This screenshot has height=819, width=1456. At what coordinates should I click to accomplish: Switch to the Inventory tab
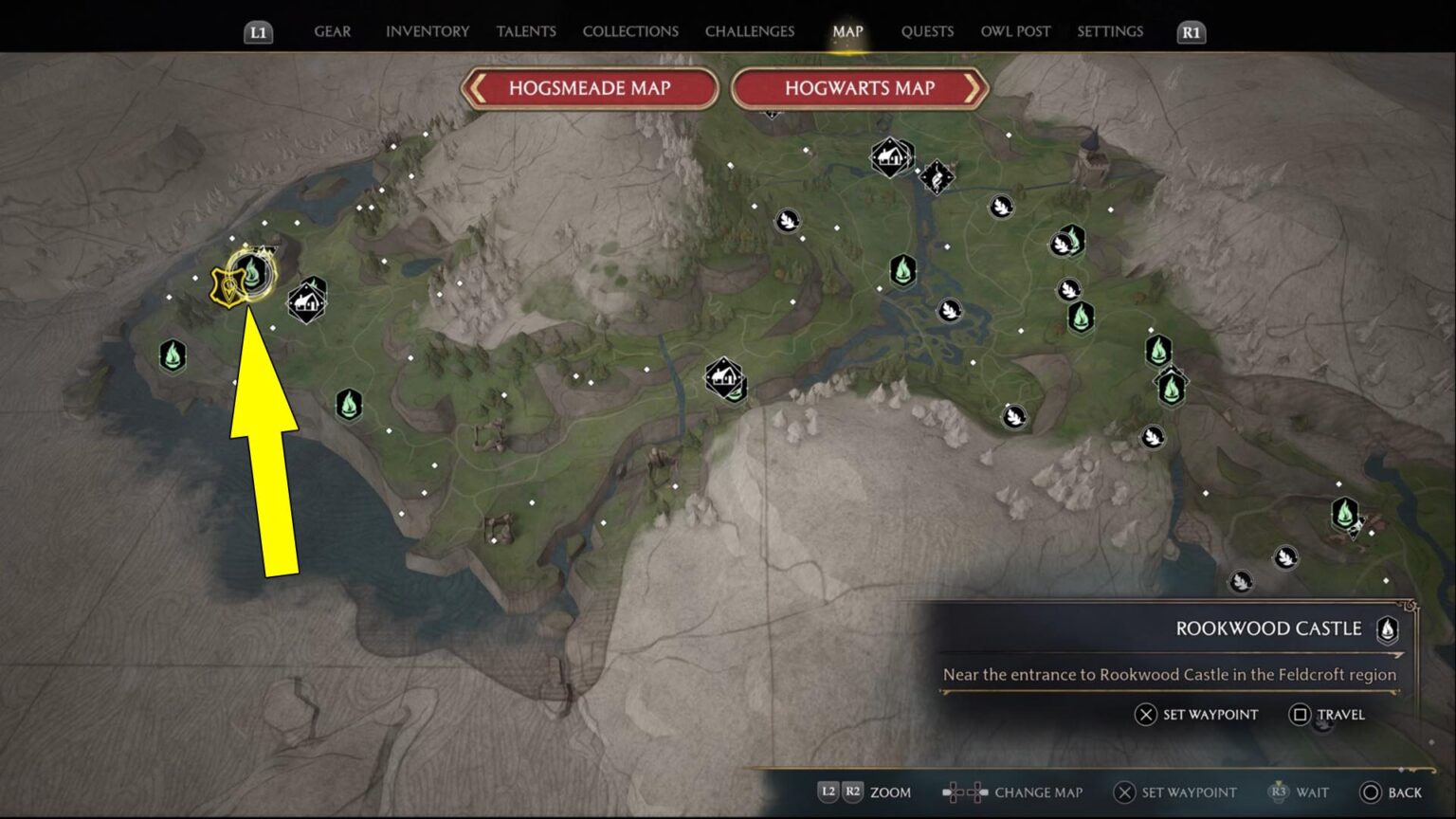click(x=427, y=31)
